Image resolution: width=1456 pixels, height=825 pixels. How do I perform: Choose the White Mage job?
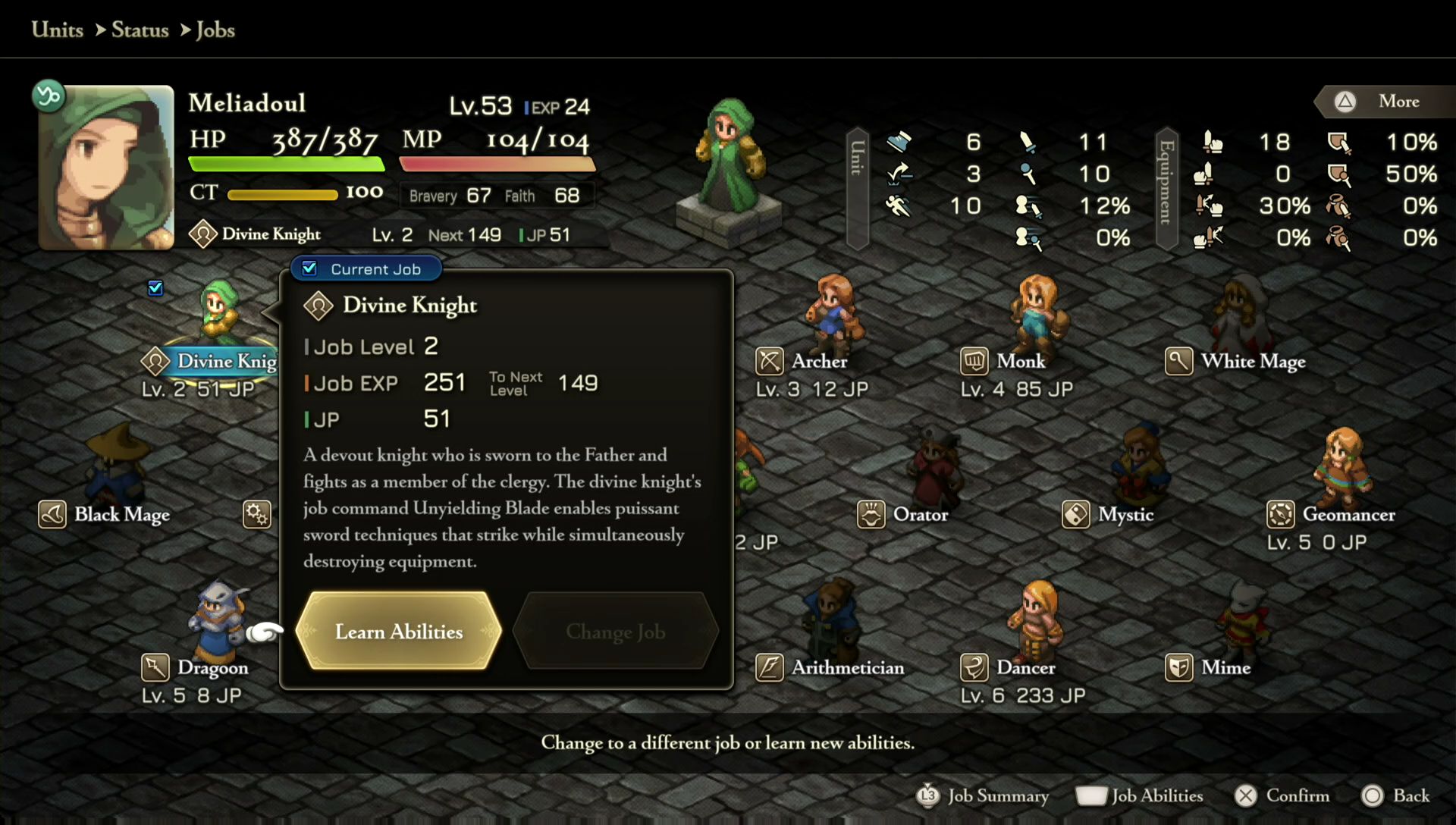tap(1252, 361)
